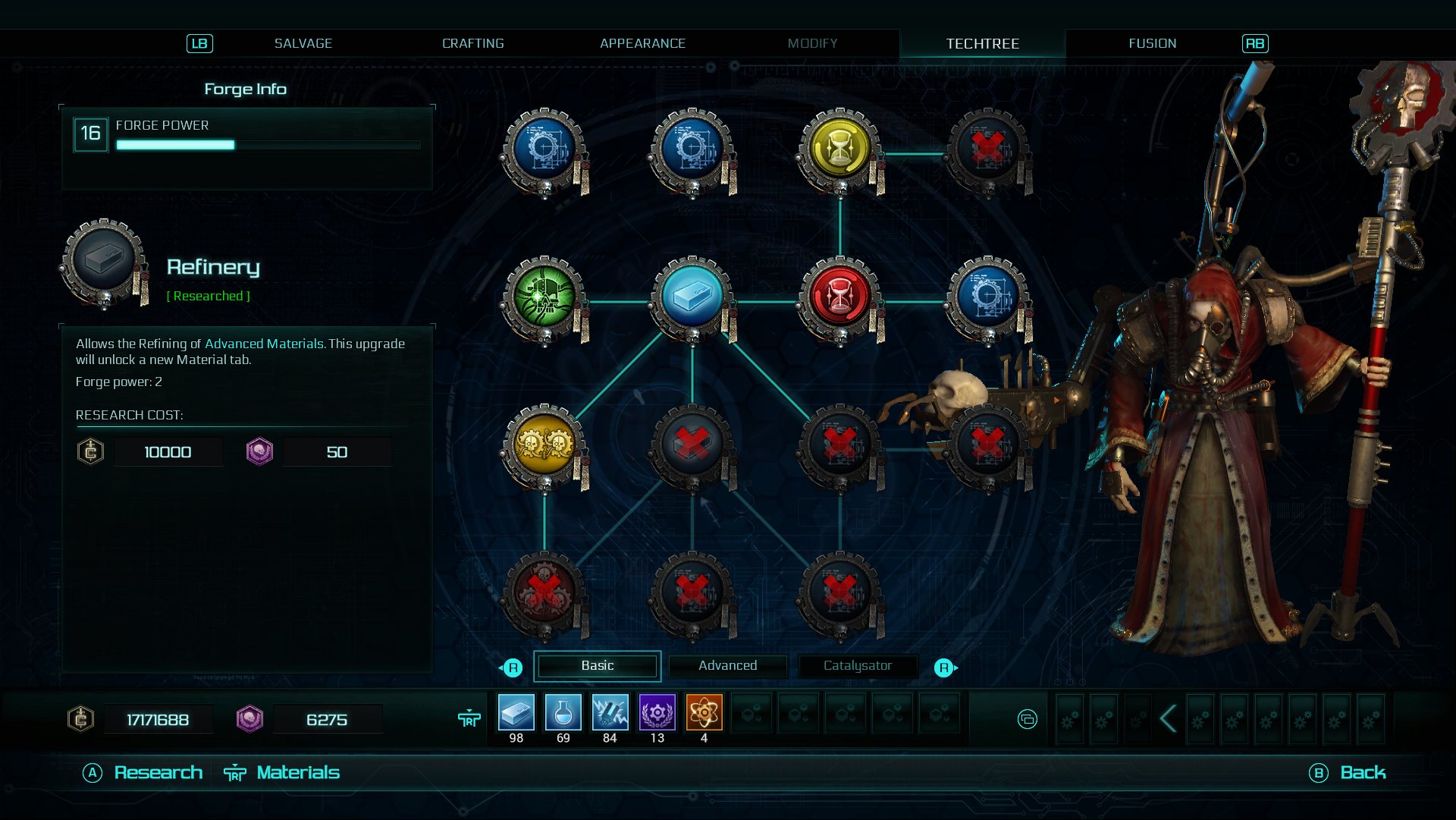Select the Fusion tab

[x=1152, y=44]
